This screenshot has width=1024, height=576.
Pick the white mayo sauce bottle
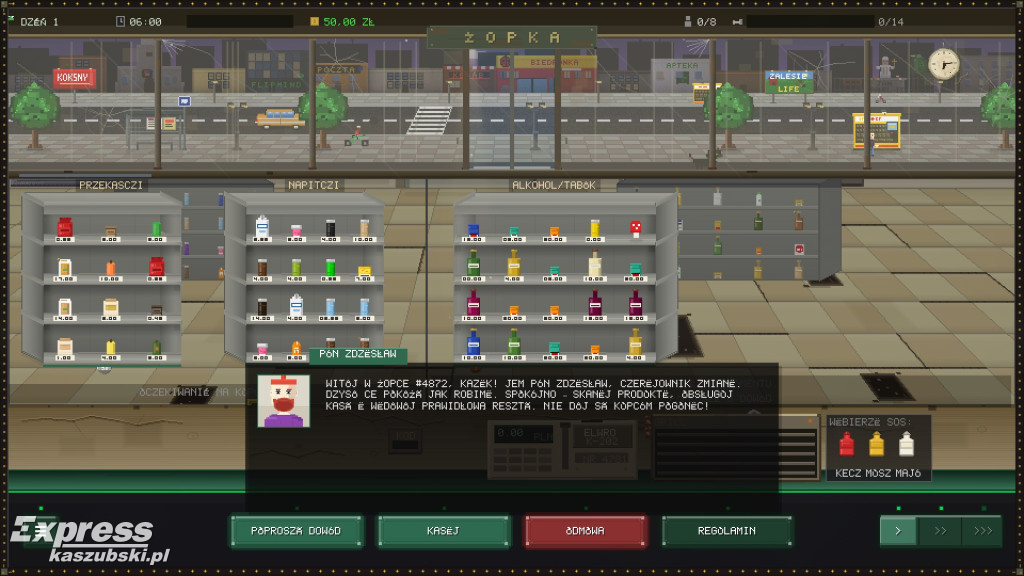coord(907,445)
